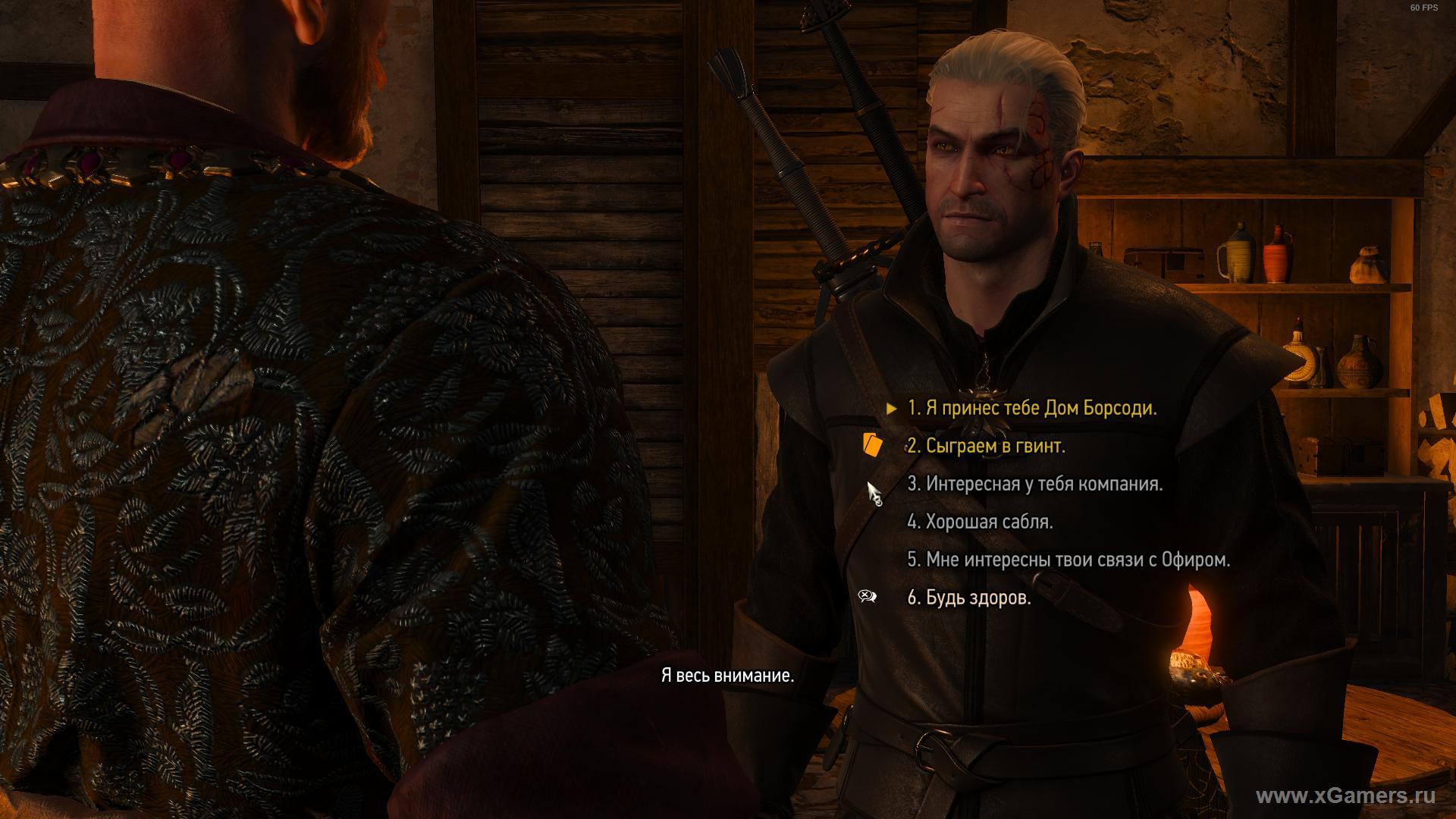The image size is (1456, 819).
Task: Select the "Сыграем в гвинт." dialogue option
Action: tap(986, 447)
